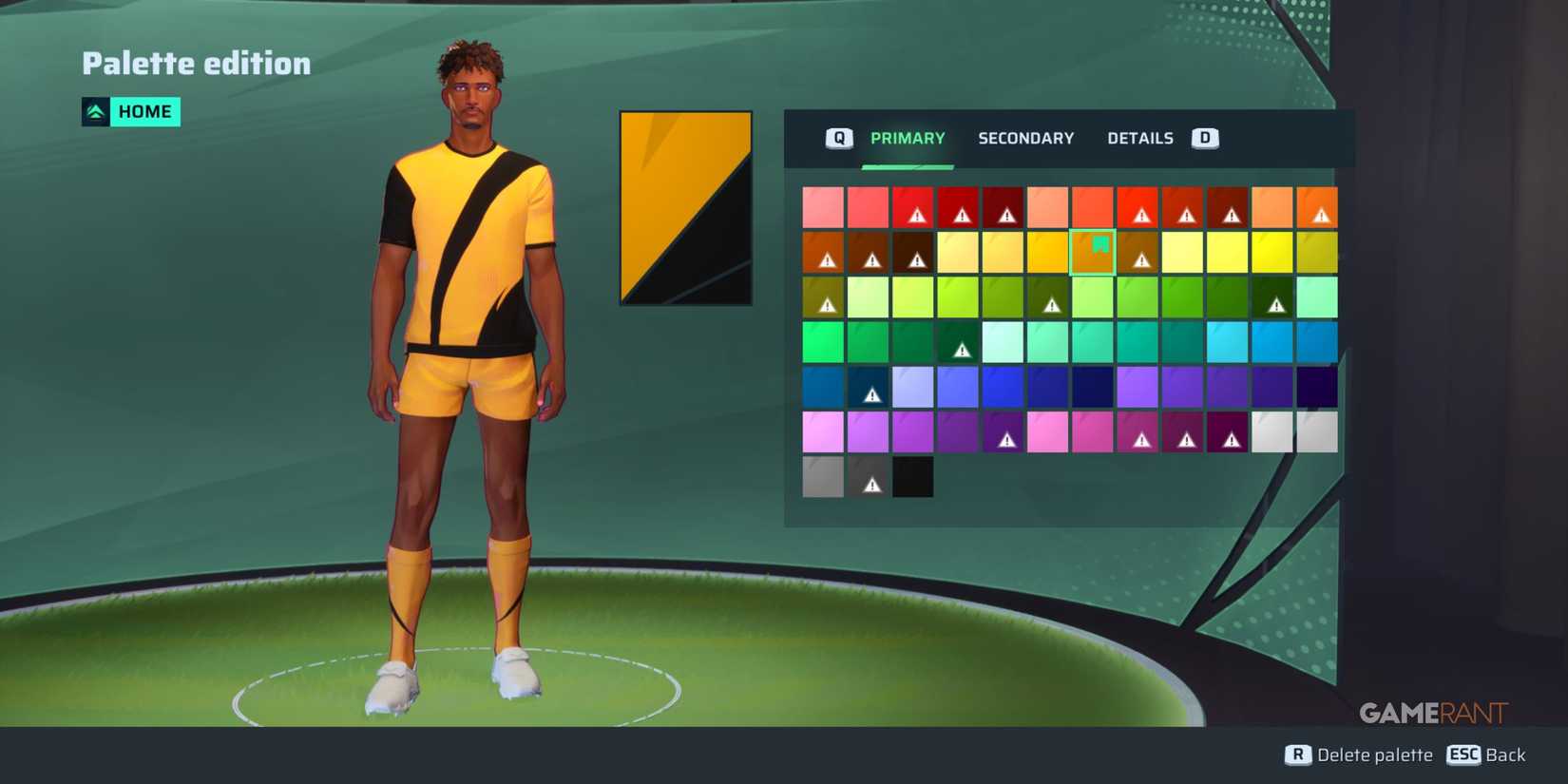Click the Back option
Image resolution: width=1568 pixels, height=784 pixels.
pos(1508,755)
